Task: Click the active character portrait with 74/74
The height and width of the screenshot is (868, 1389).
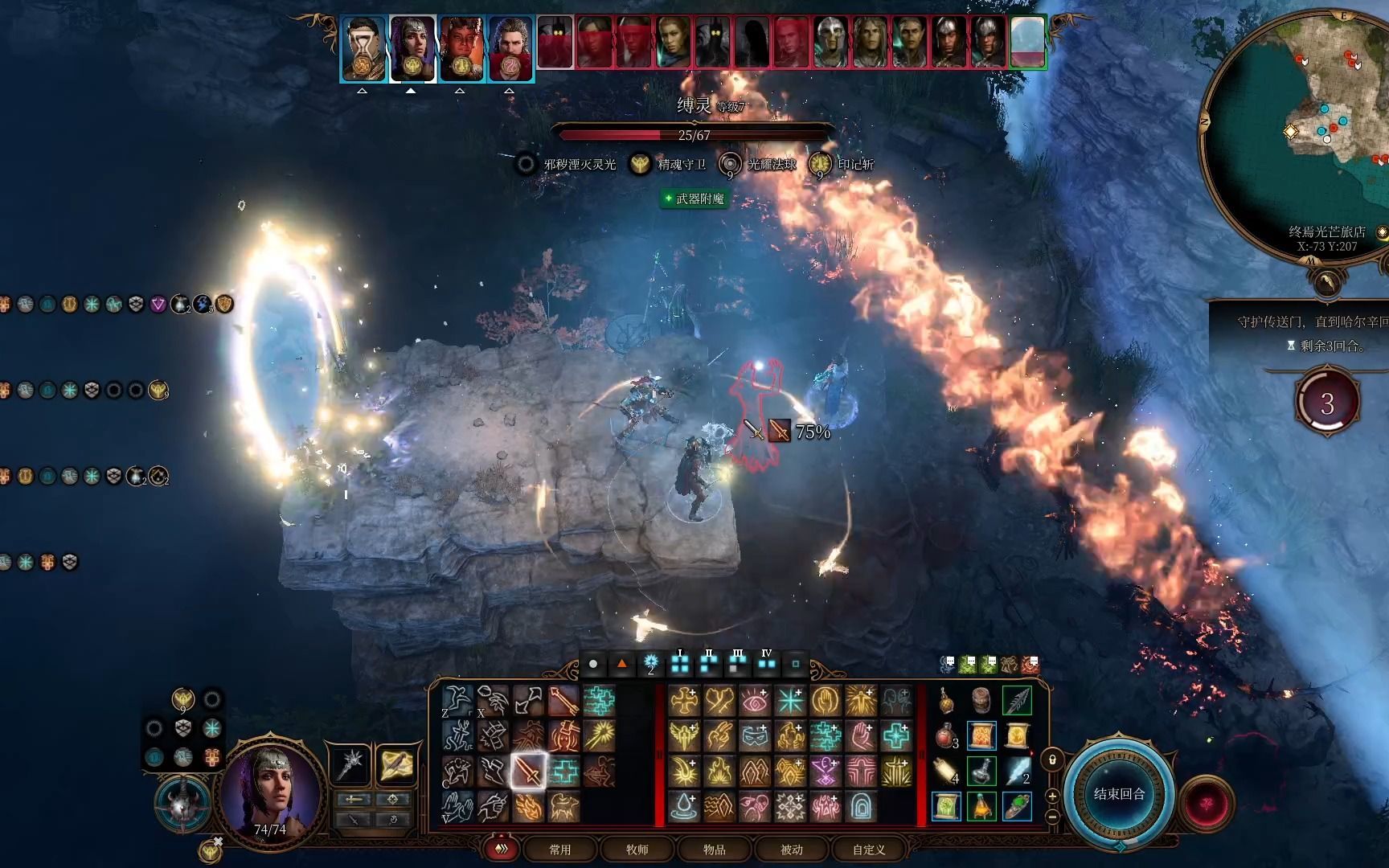Action: tap(270, 792)
